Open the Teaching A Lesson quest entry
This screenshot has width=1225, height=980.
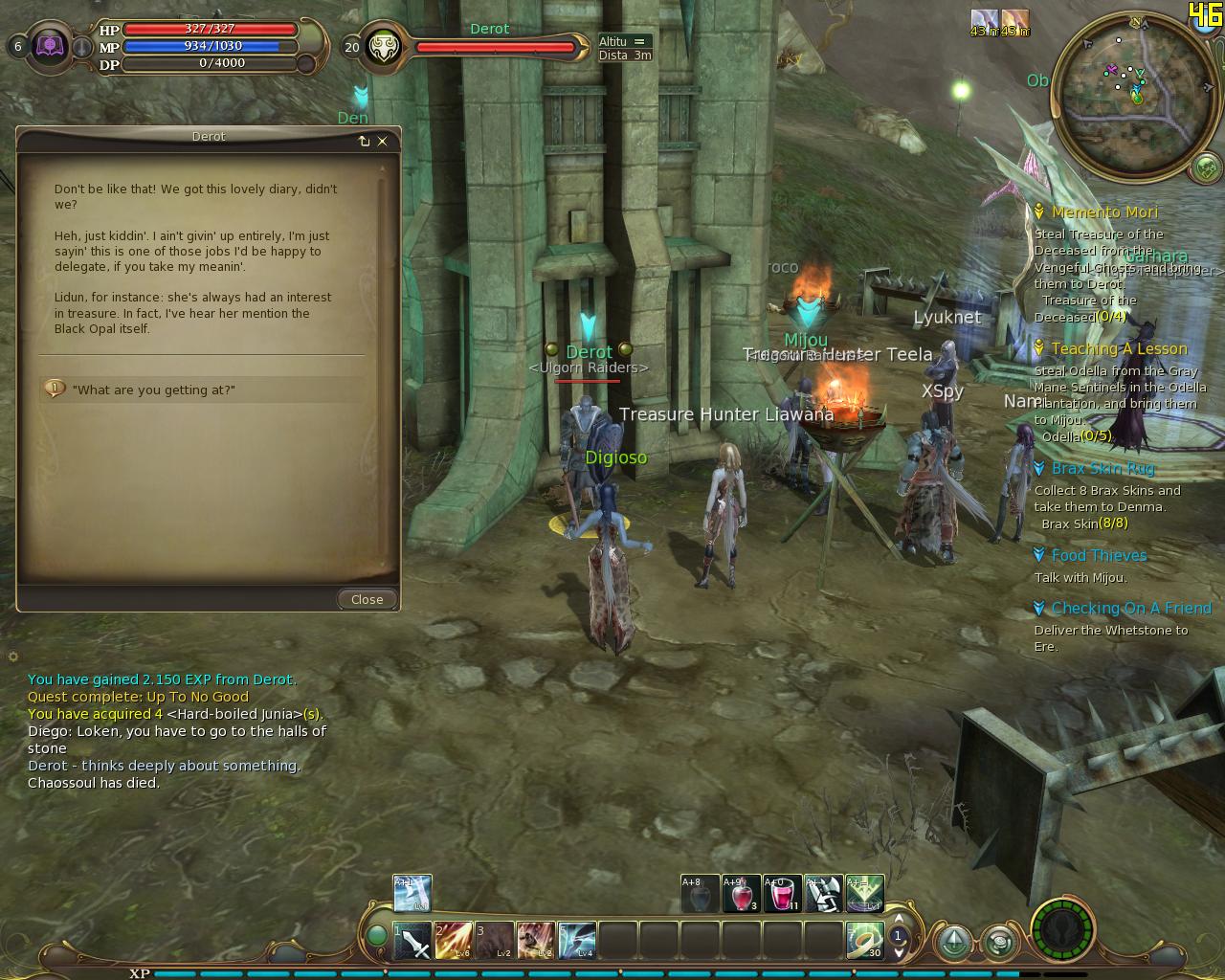pos(1119,349)
